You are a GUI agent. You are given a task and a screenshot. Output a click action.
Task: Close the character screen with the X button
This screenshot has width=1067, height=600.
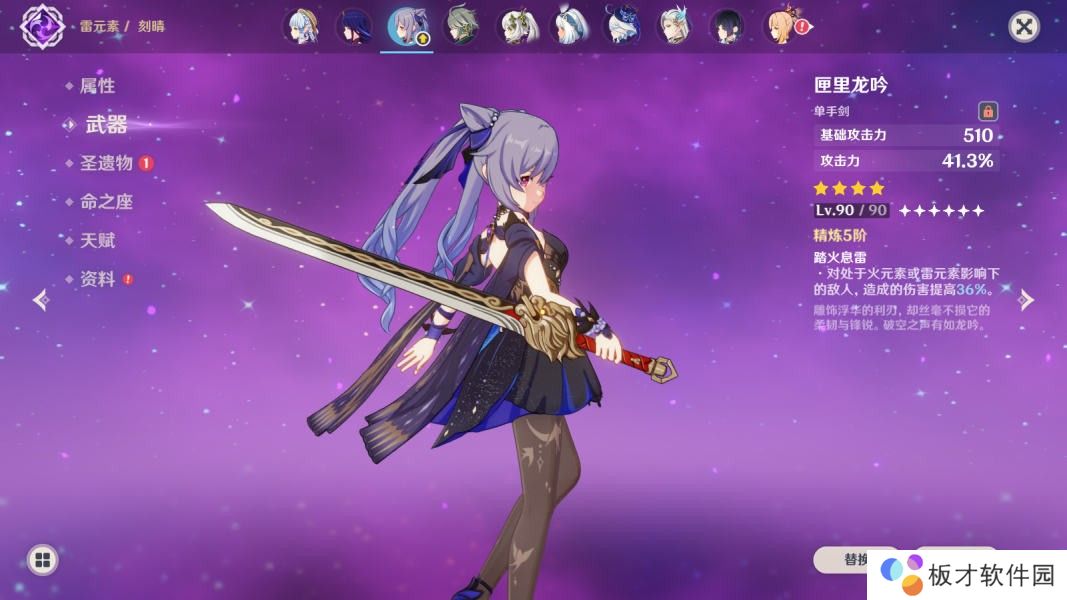(1023, 26)
